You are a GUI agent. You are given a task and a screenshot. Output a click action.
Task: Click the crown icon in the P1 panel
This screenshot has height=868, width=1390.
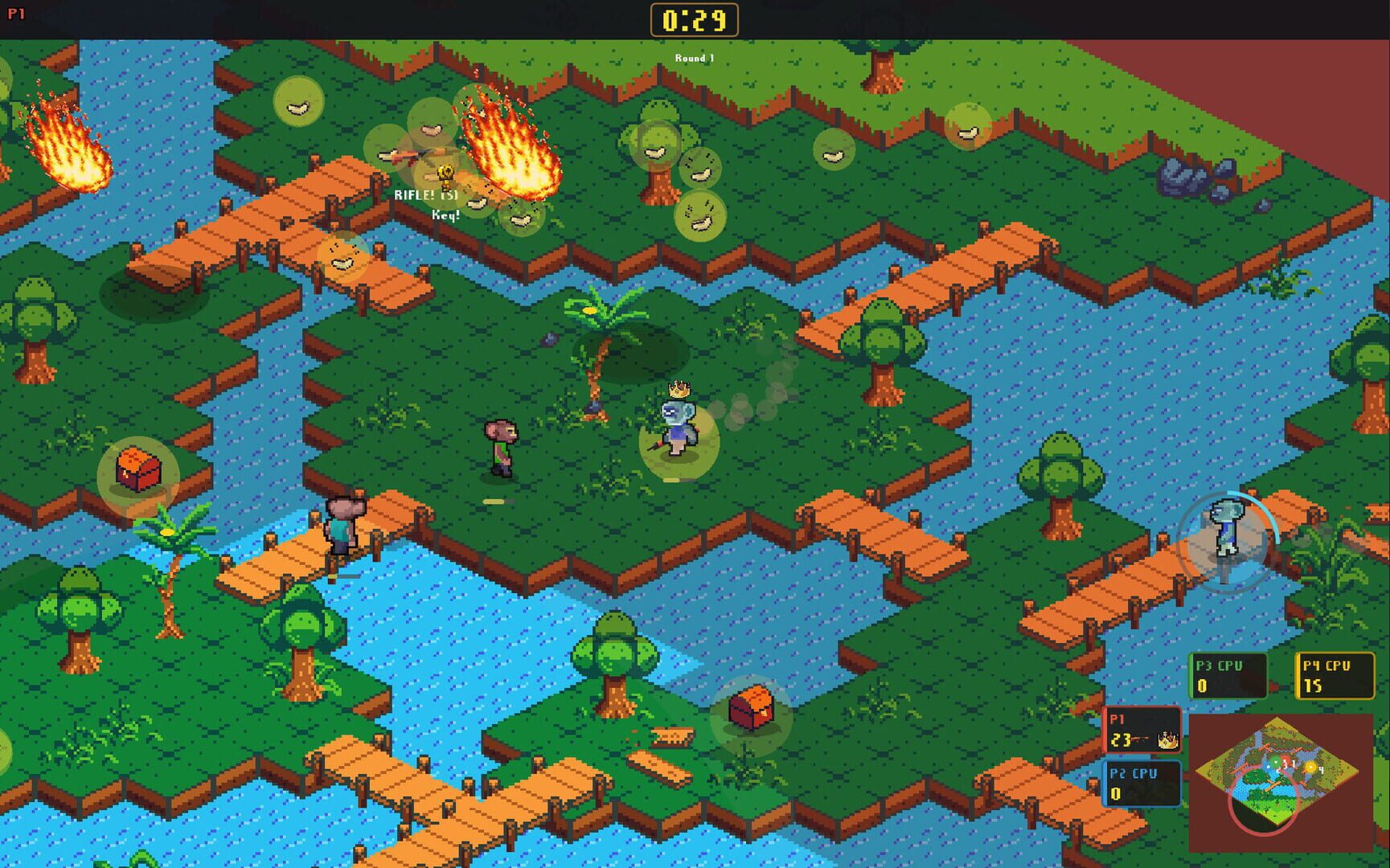pos(1167,739)
